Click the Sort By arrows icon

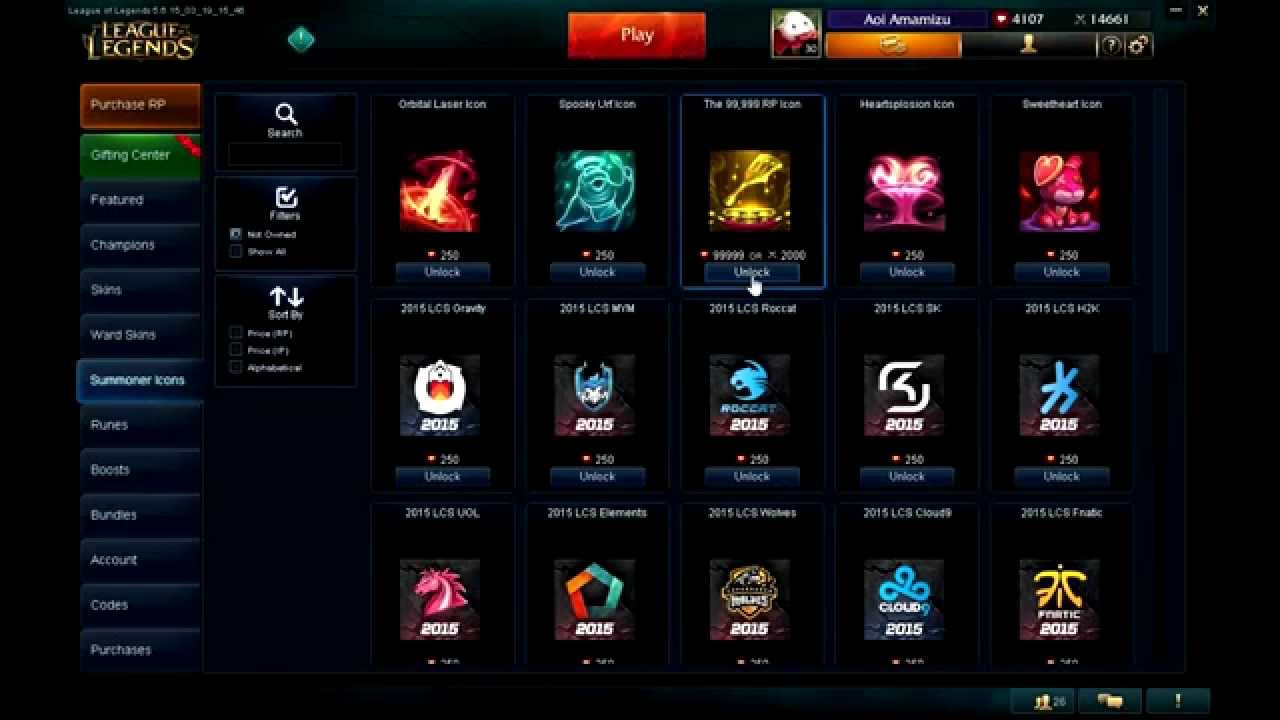(285, 296)
